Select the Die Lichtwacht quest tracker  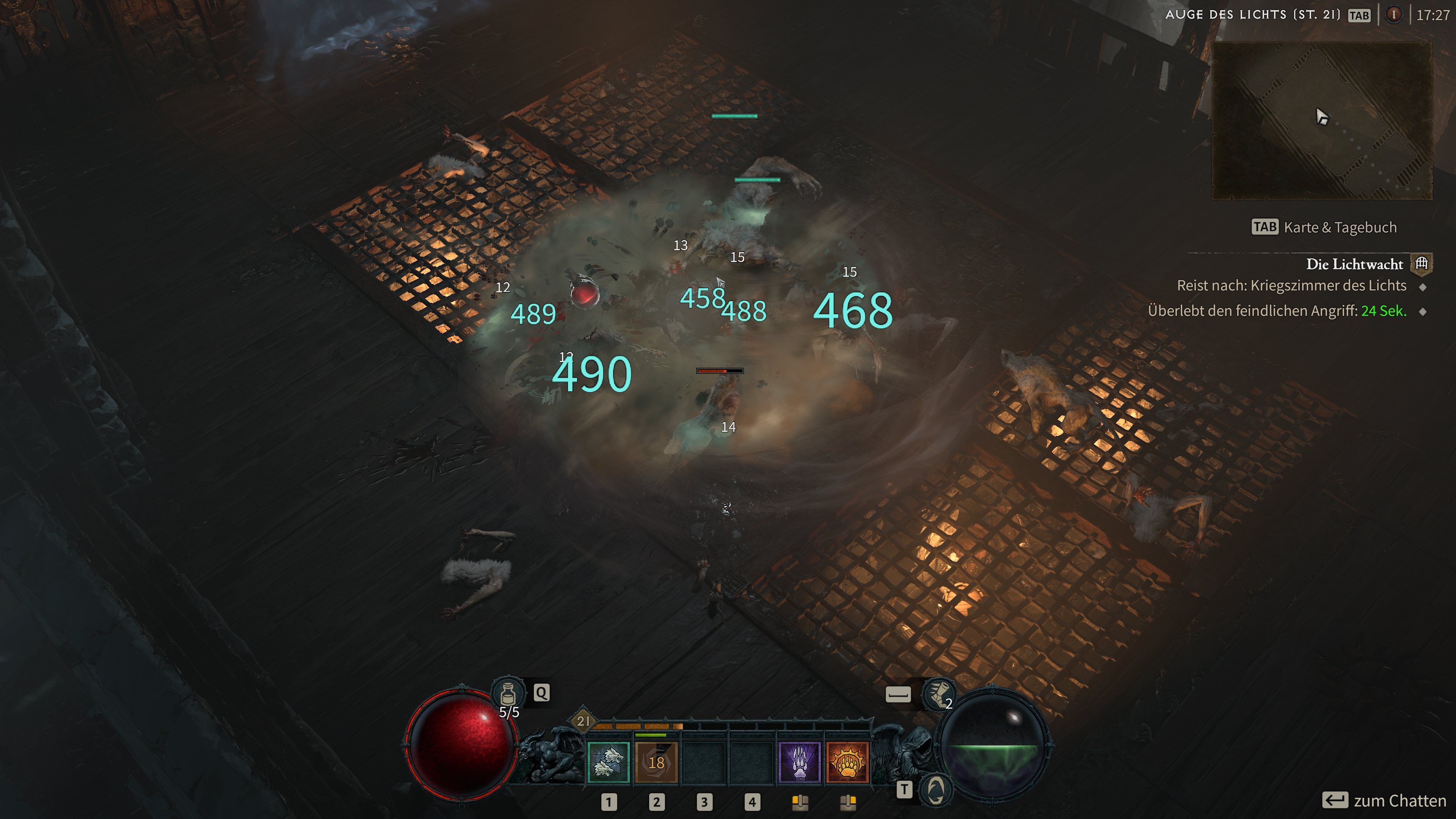point(1354,265)
